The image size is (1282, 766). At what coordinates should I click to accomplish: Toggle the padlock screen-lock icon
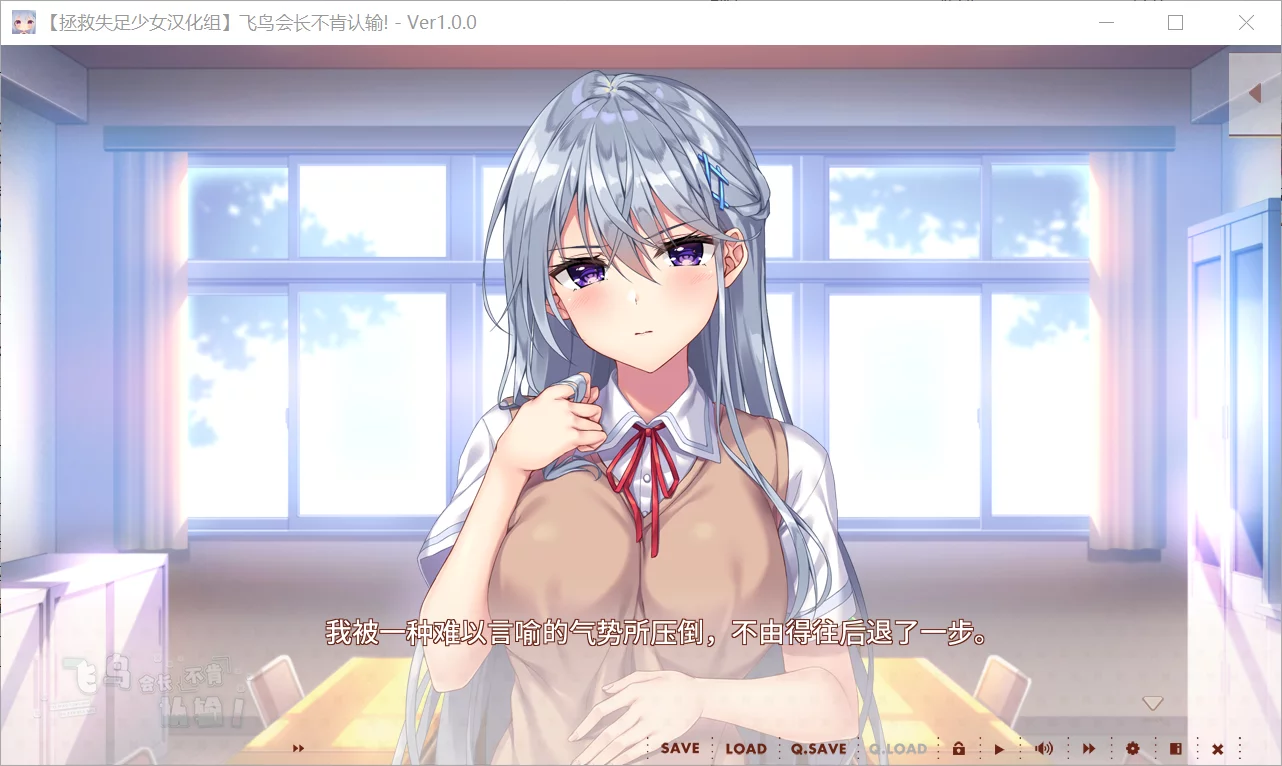tap(960, 748)
